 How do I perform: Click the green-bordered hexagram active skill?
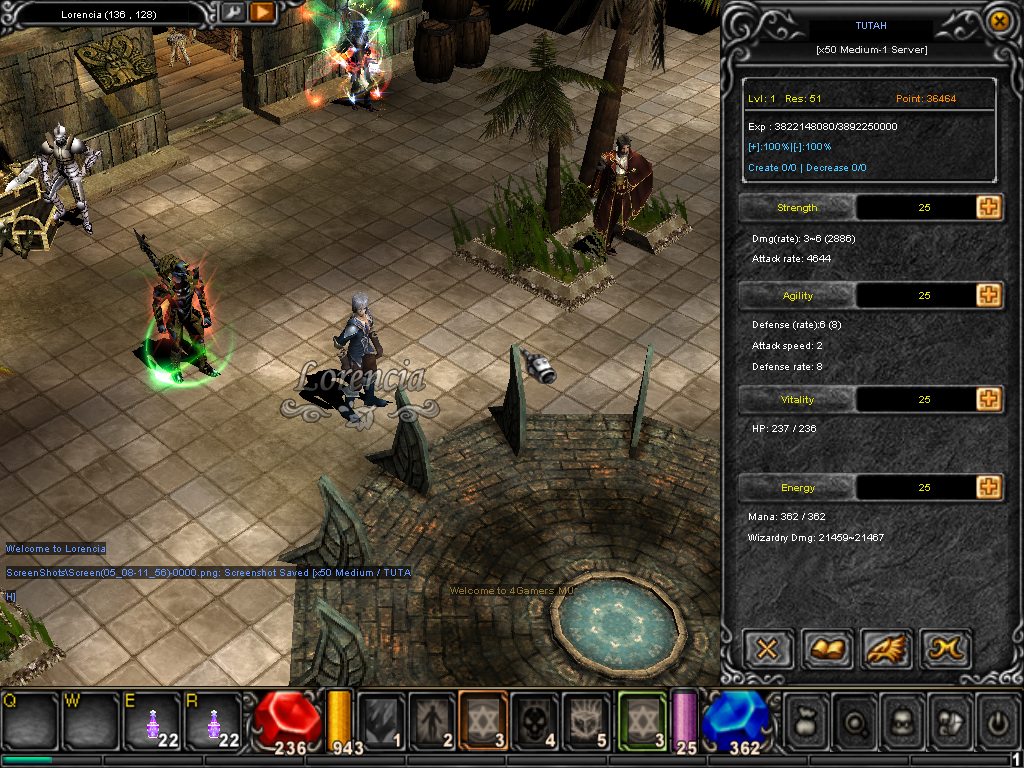point(642,720)
